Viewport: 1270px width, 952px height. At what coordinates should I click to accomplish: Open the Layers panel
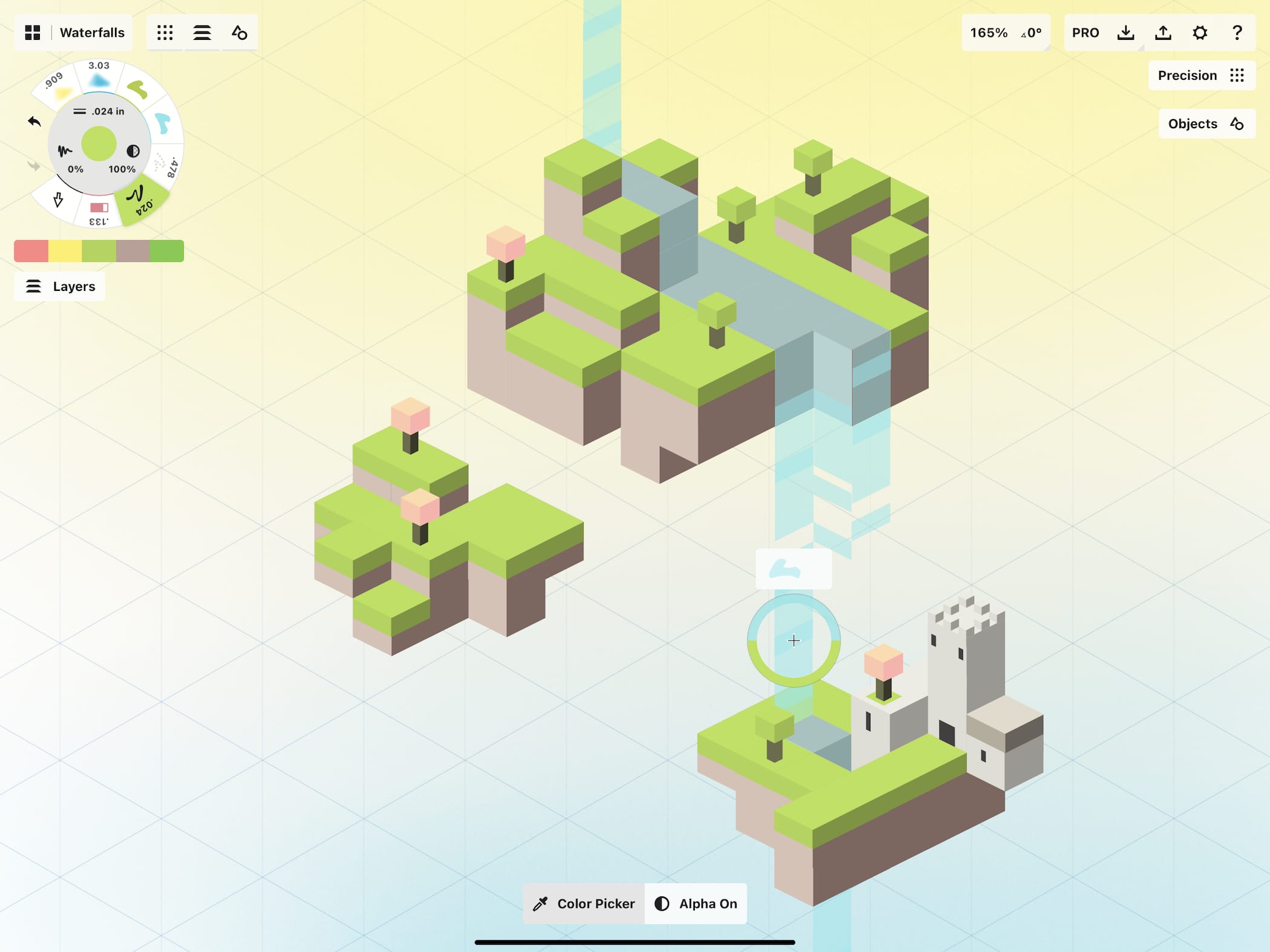[x=60, y=287]
